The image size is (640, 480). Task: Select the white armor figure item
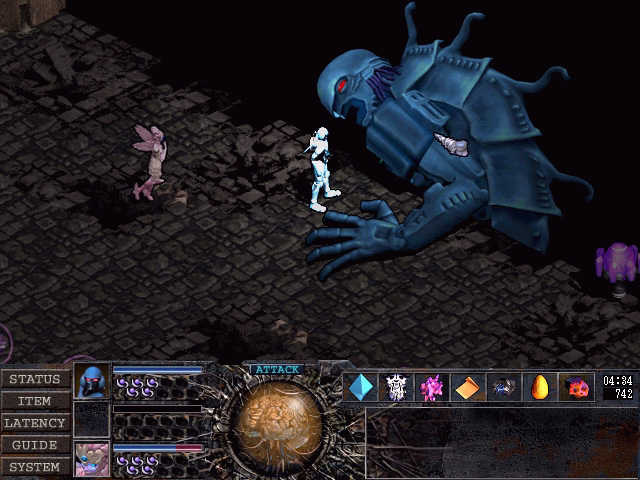pos(396,387)
